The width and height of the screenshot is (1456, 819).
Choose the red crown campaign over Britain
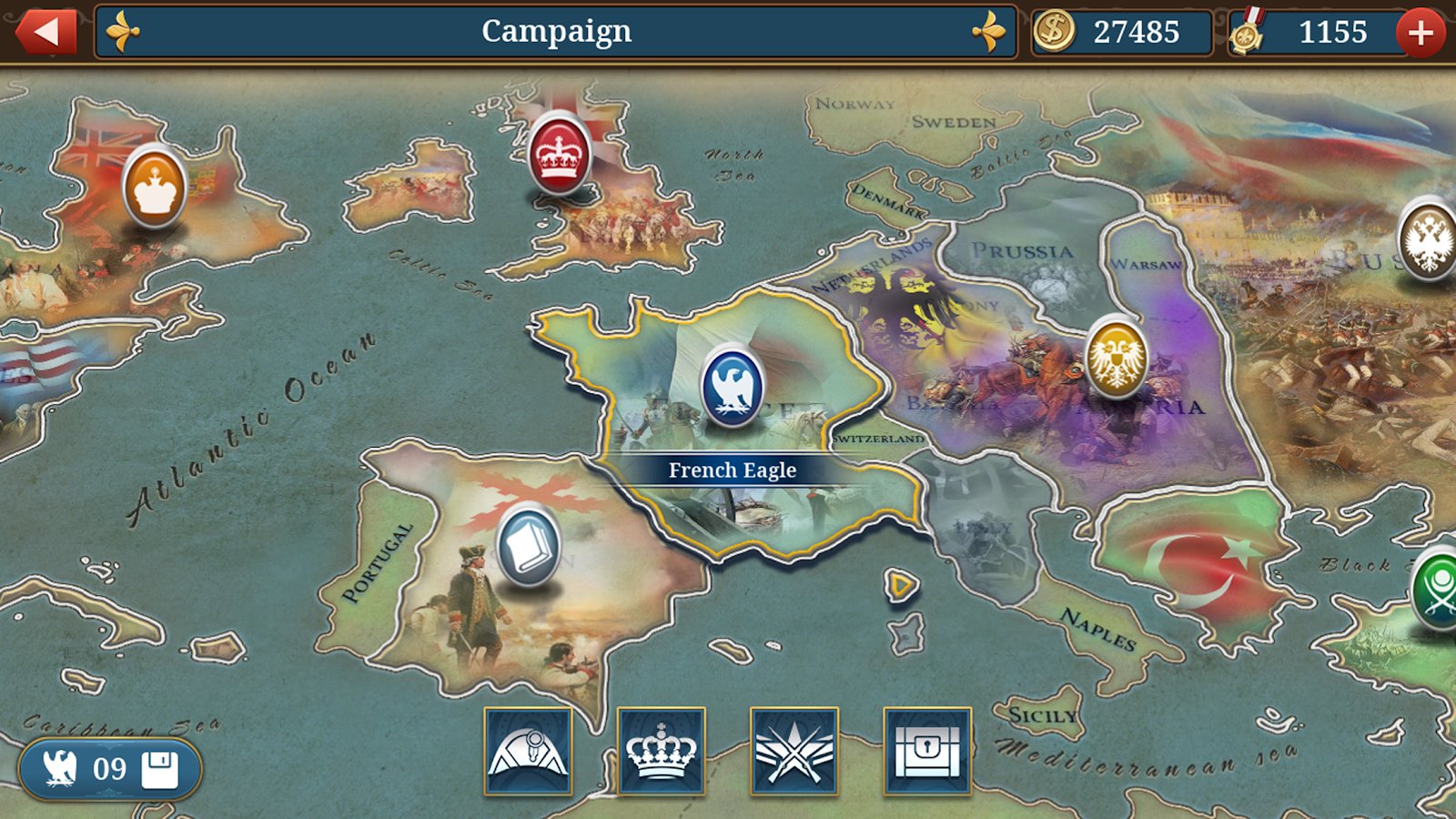(559, 154)
